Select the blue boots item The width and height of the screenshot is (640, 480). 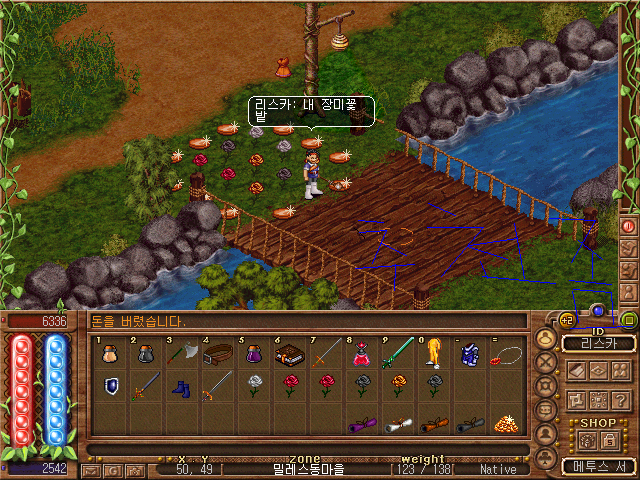click(x=182, y=385)
